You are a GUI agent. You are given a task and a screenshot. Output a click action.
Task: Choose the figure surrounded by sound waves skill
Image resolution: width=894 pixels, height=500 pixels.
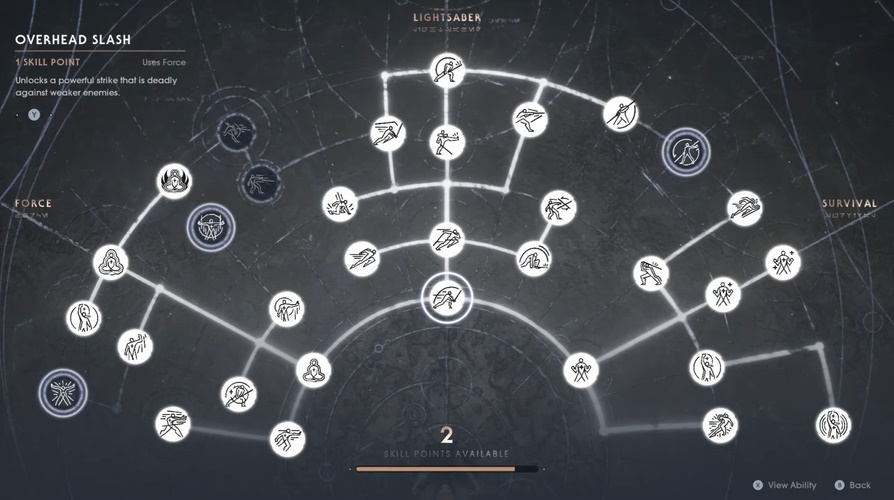(832, 425)
